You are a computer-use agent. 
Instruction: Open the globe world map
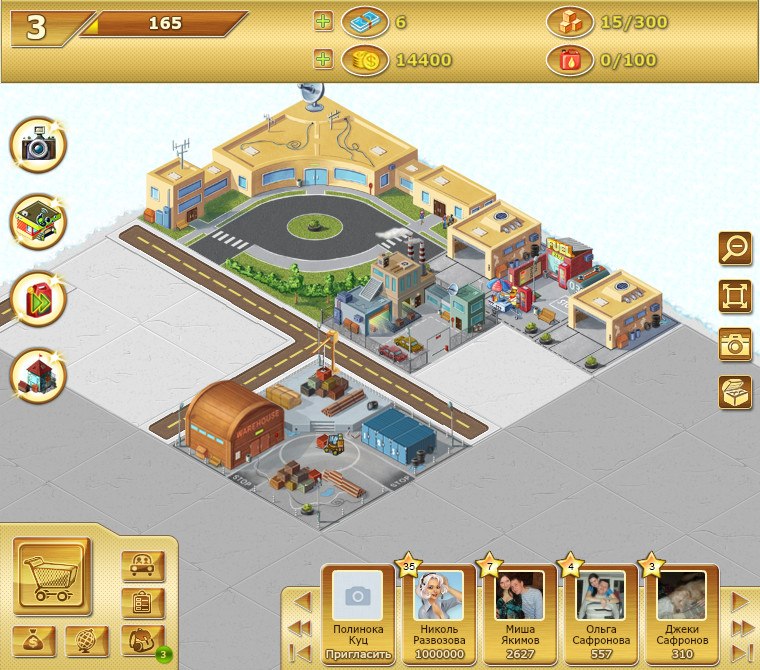tap(87, 640)
